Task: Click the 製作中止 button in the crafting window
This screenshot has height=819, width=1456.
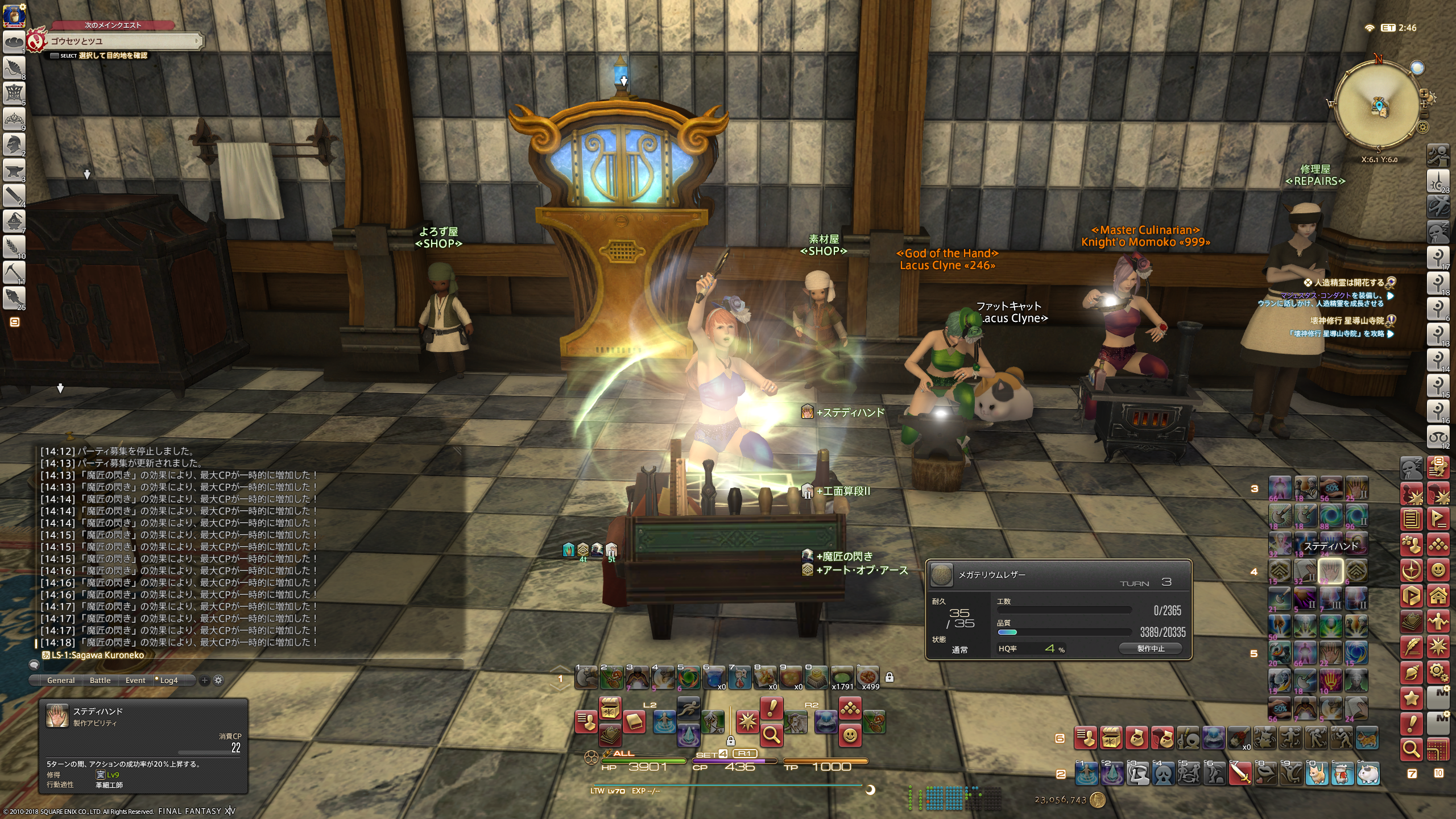Action: click(1150, 648)
